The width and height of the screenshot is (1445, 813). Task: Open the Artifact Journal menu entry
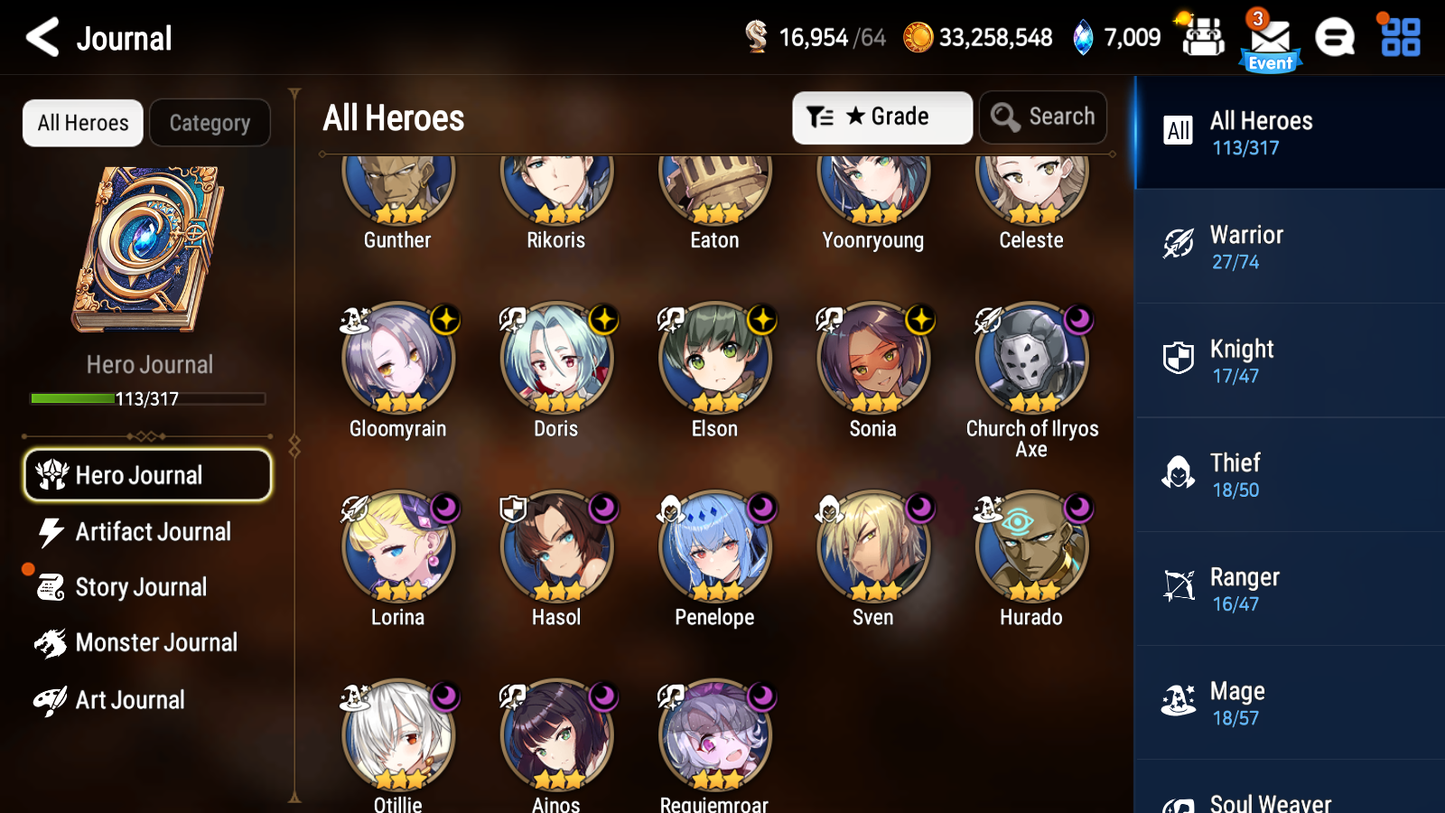(x=152, y=532)
